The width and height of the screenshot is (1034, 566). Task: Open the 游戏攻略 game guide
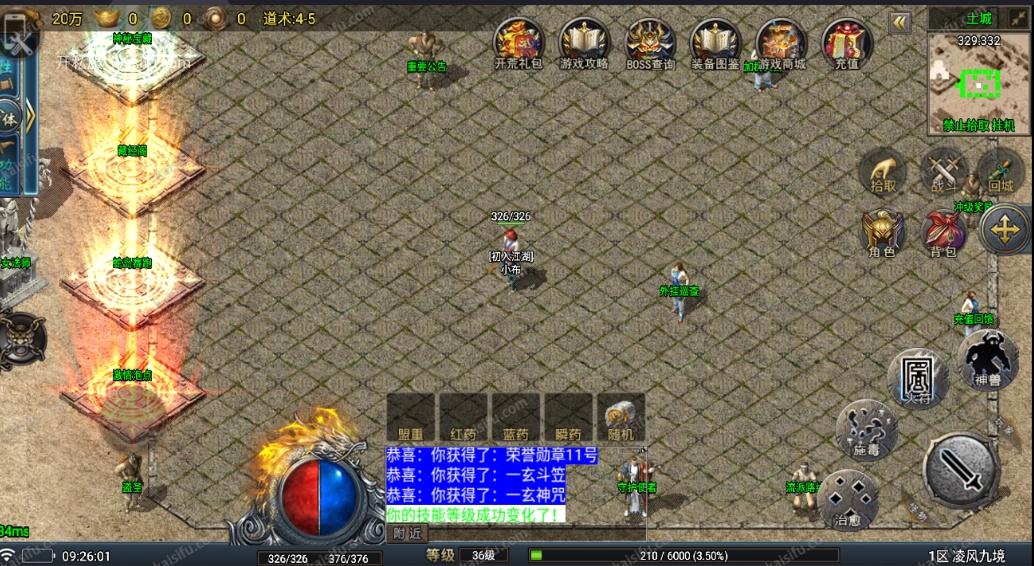pyautogui.click(x=584, y=42)
